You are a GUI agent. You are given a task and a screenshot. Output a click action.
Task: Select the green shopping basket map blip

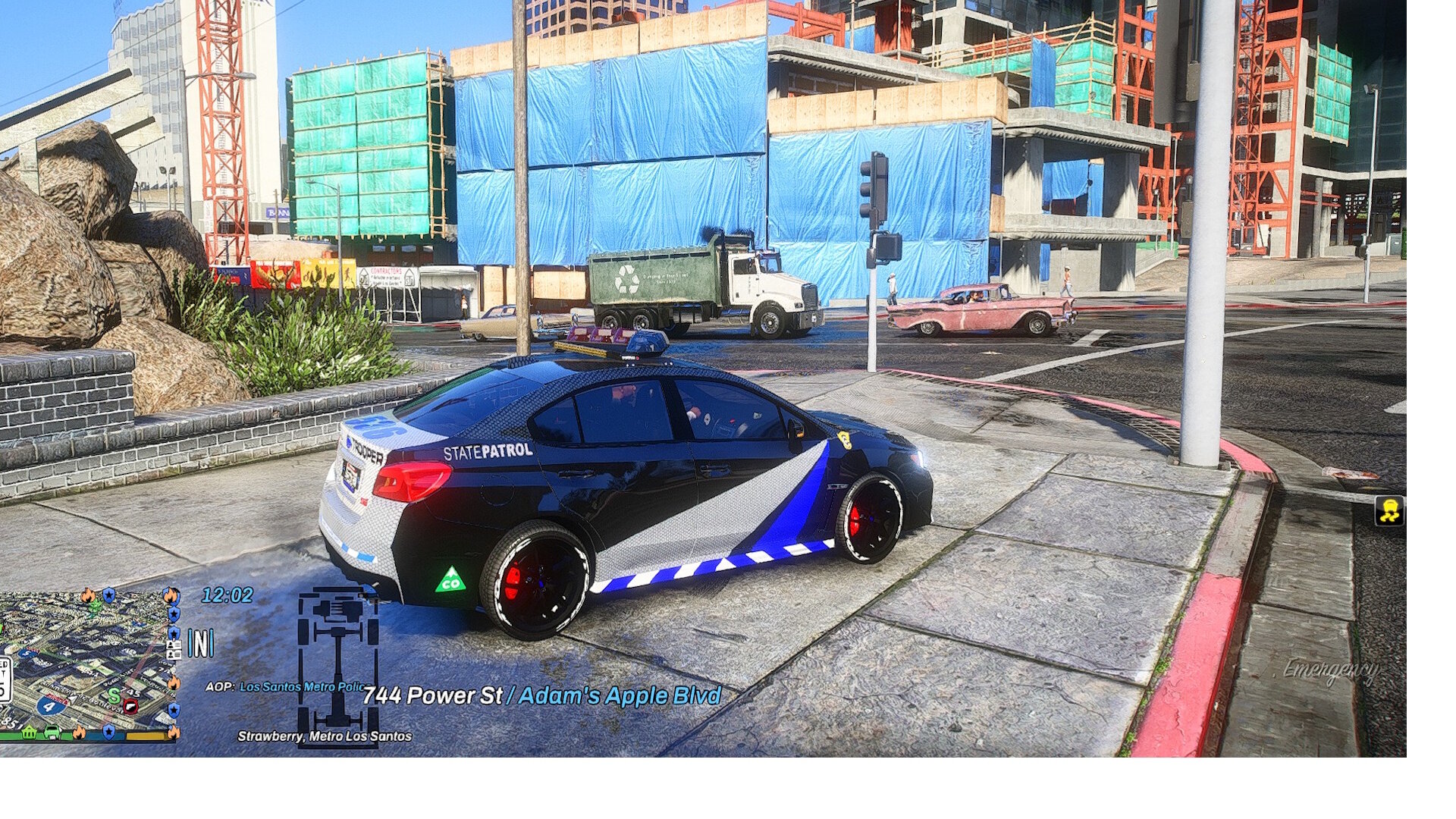coord(30,733)
